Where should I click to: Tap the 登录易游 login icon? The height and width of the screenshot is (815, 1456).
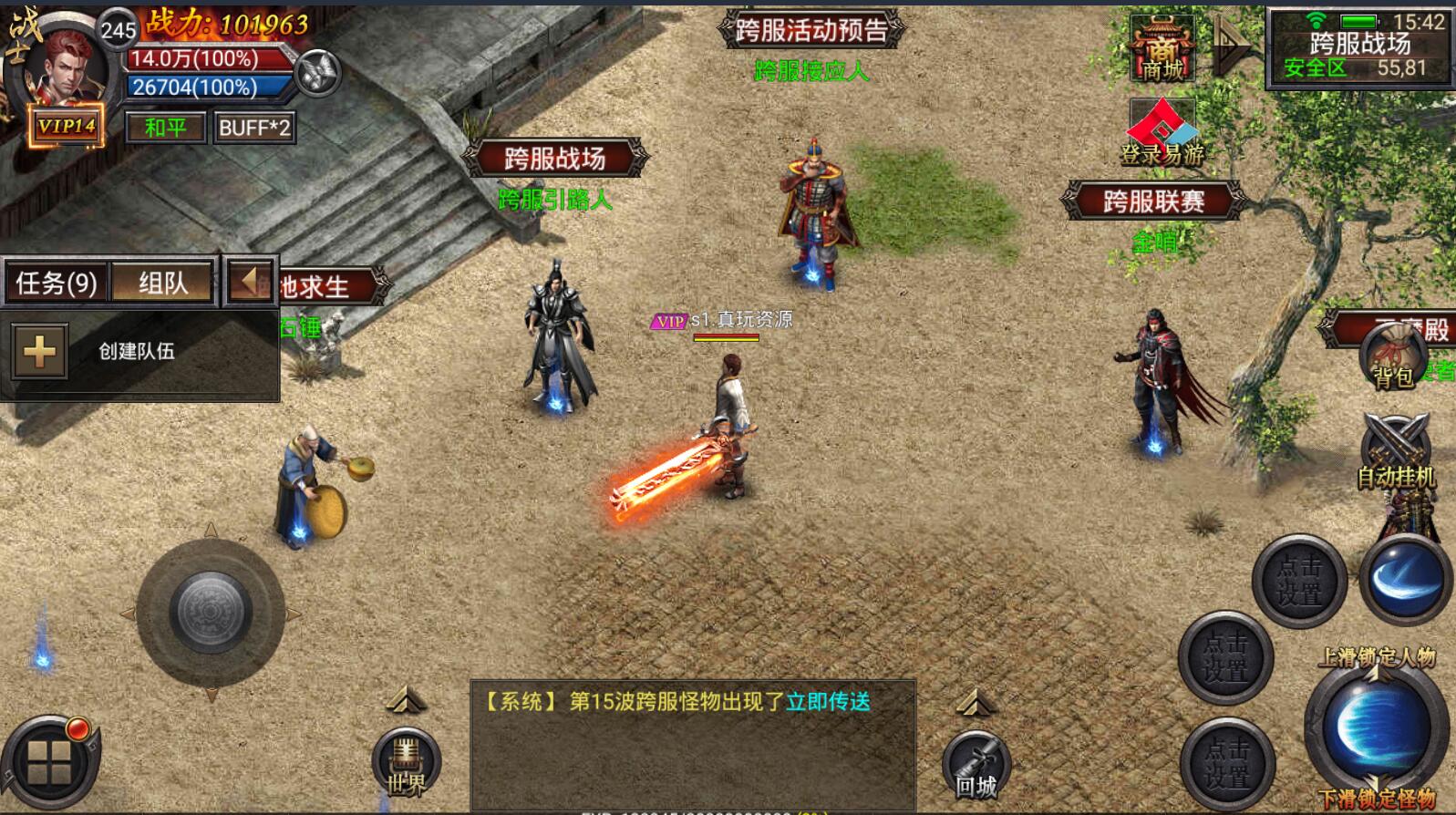[x=1162, y=134]
